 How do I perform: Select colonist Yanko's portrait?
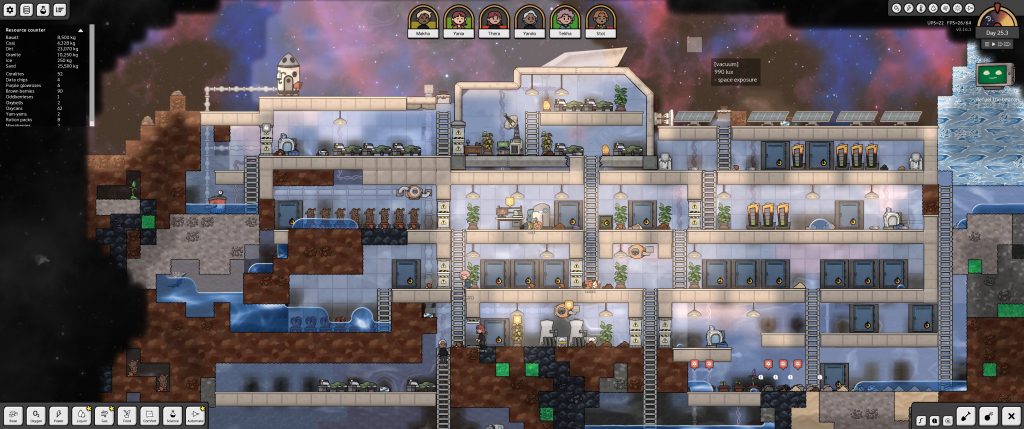[528, 19]
